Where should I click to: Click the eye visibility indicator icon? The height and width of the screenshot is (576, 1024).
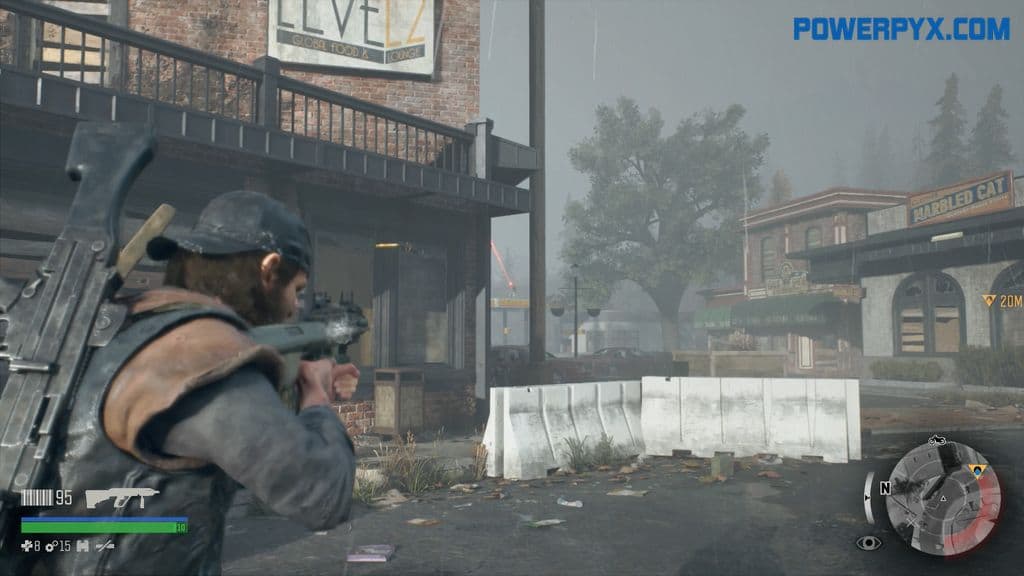coord(869,543)
